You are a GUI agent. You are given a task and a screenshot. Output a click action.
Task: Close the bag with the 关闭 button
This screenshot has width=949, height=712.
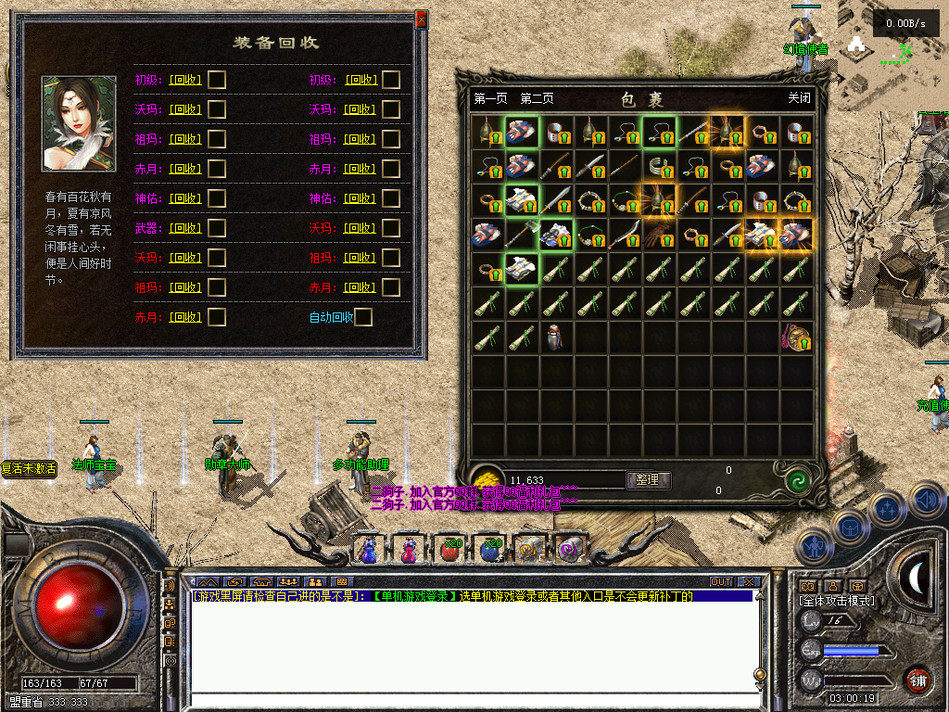799,98
